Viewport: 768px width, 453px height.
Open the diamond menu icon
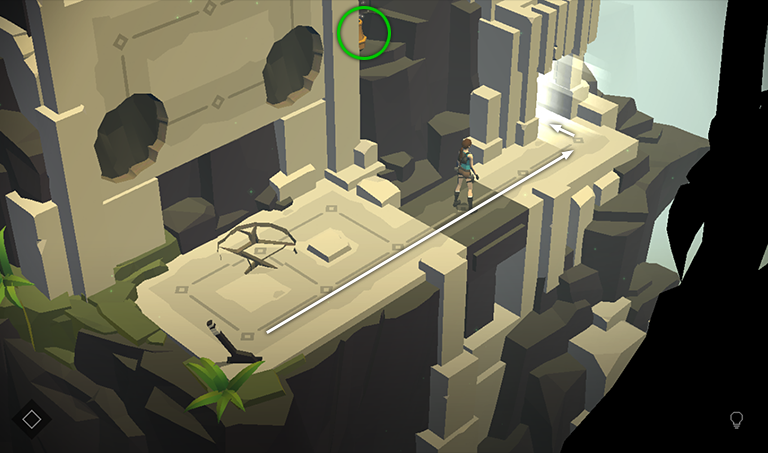click(31, 418)
